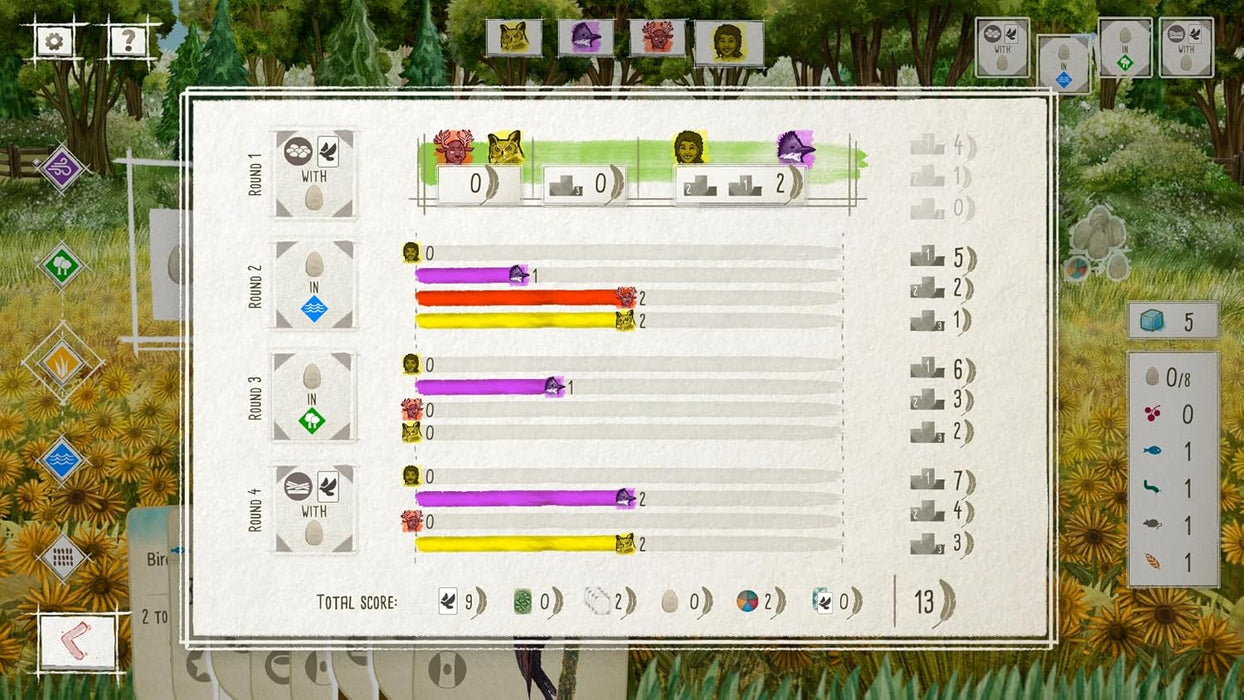Screen dimensions: 1244x700
Task: View the yellow cat player's portrait
Action: point(514,38)
